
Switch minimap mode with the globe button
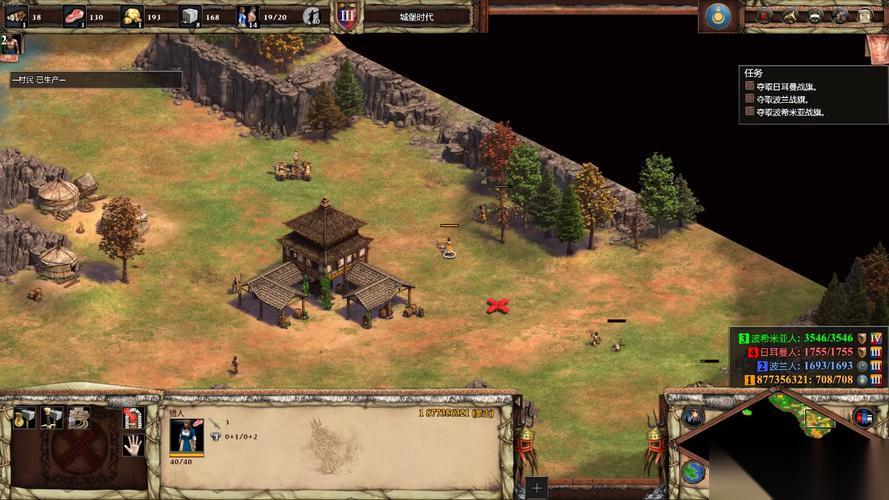693,472
